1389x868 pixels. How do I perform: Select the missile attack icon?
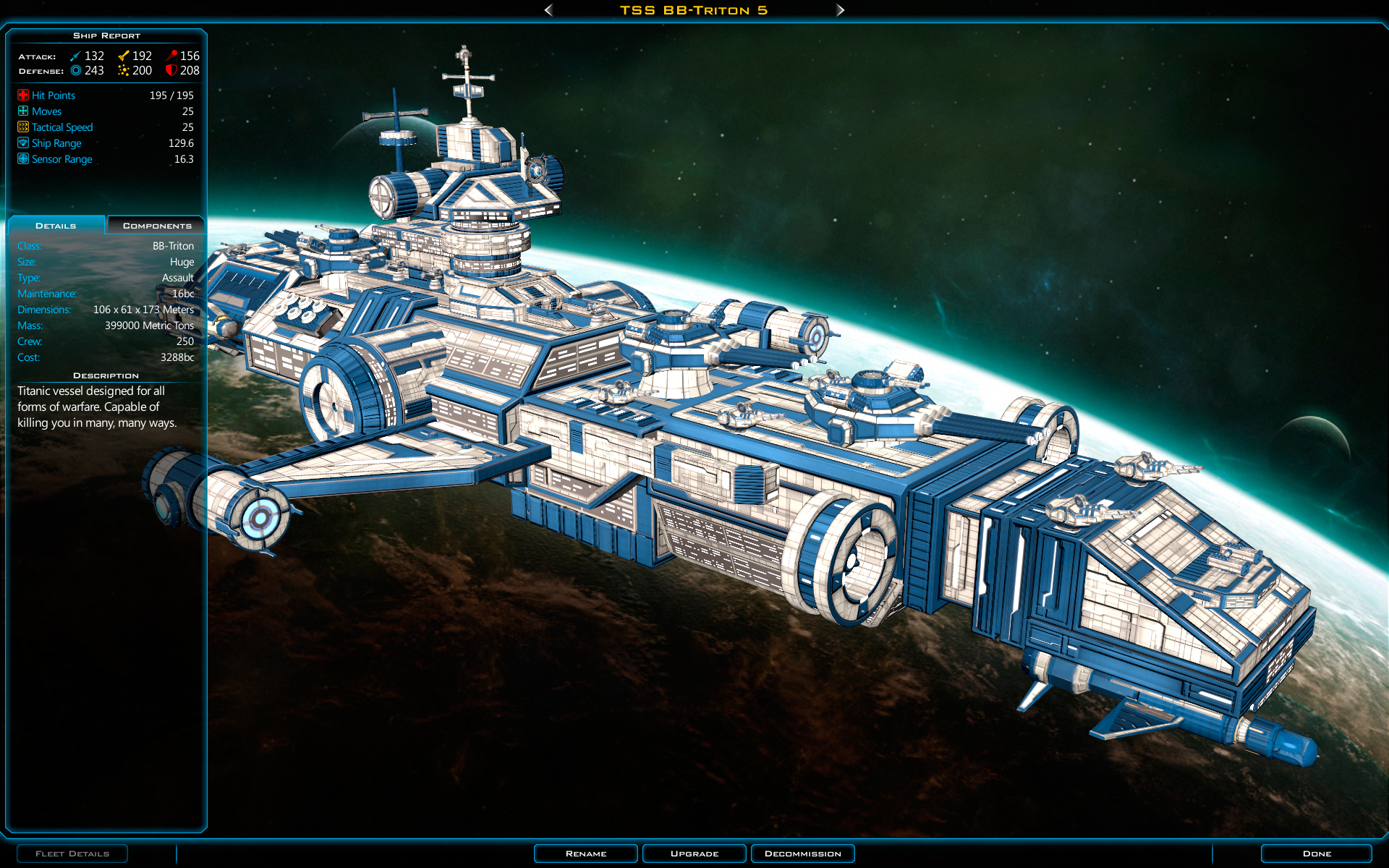point(171,55)
